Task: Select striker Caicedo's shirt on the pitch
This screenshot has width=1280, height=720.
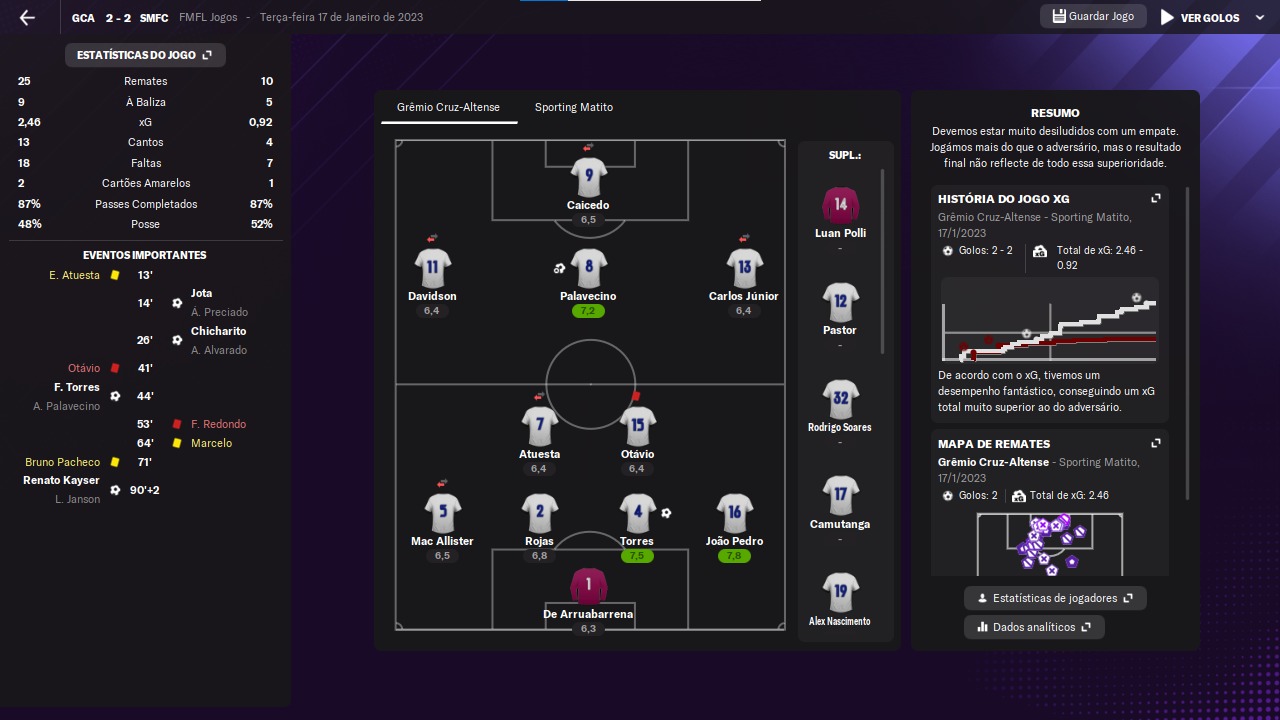Action: (588, 177)
